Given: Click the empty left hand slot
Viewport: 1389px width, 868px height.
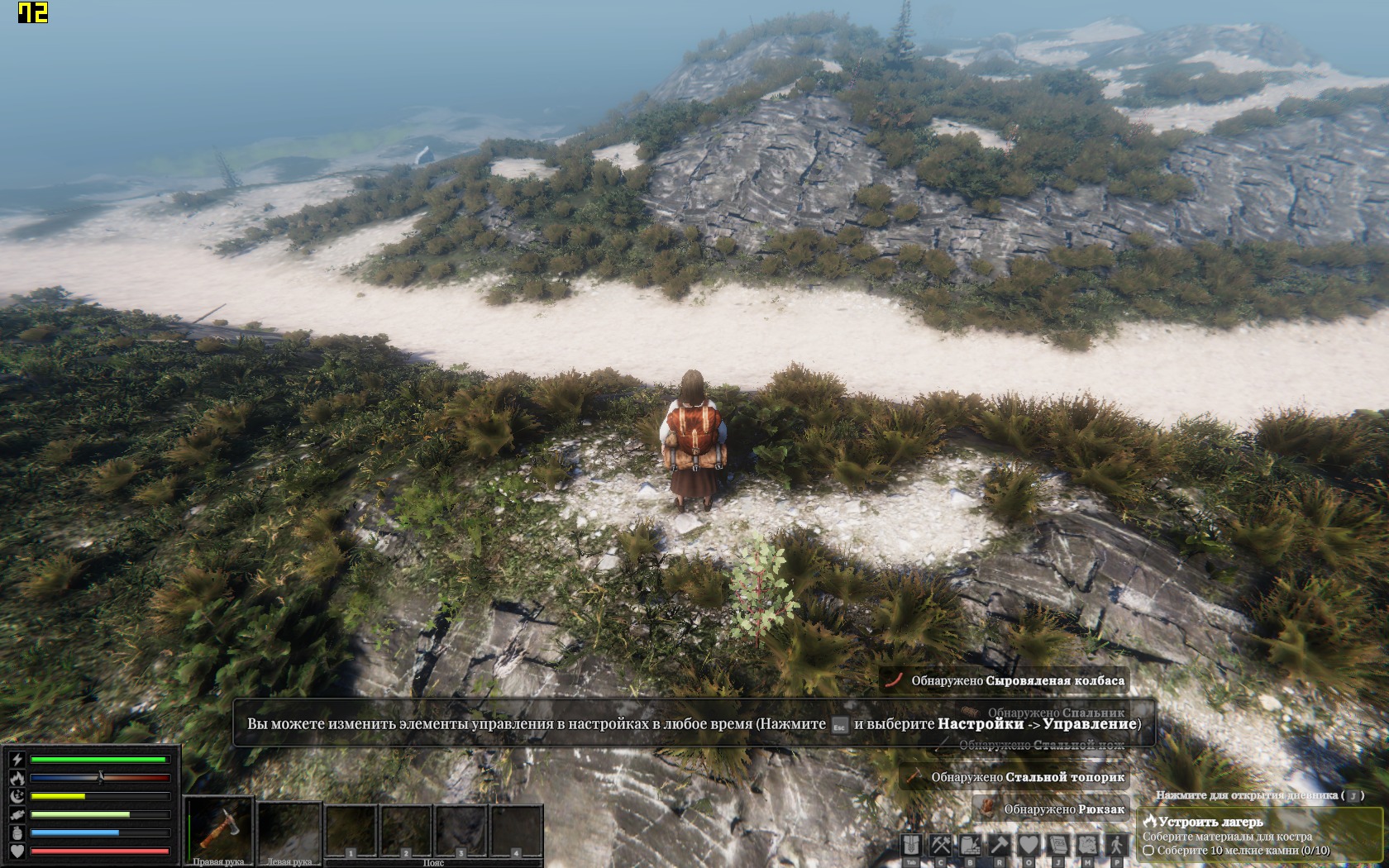Looking at the screenshot, I should 289,830.
